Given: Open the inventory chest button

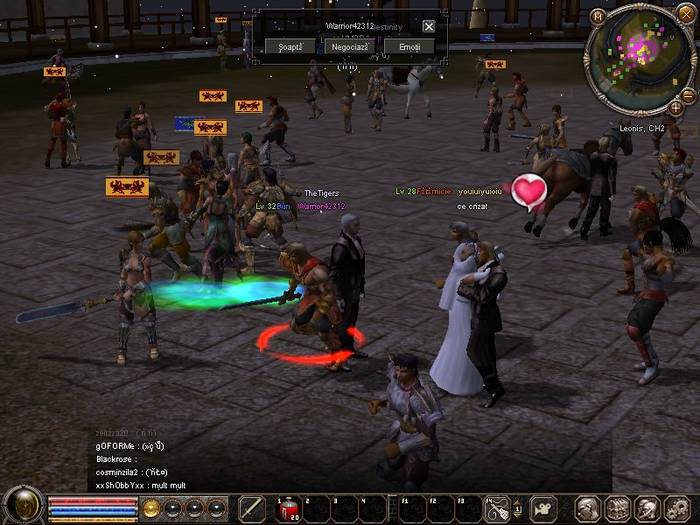Looking at the screenshot, I should point(617,508).
